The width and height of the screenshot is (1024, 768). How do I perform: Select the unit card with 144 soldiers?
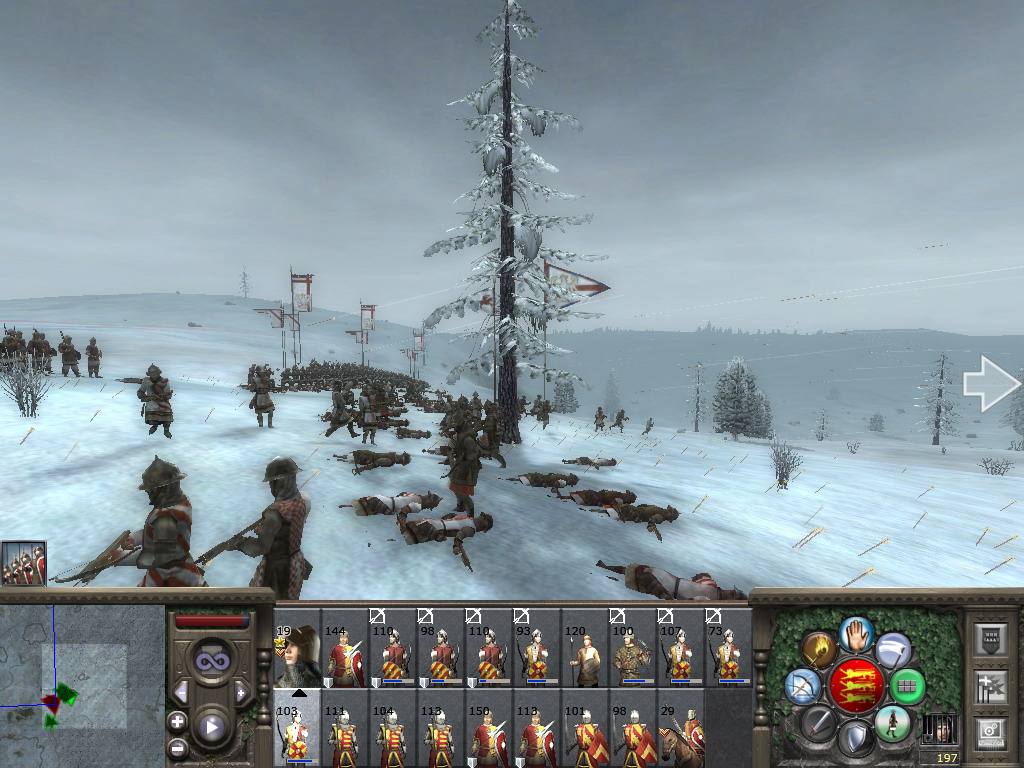coord(345,657)
